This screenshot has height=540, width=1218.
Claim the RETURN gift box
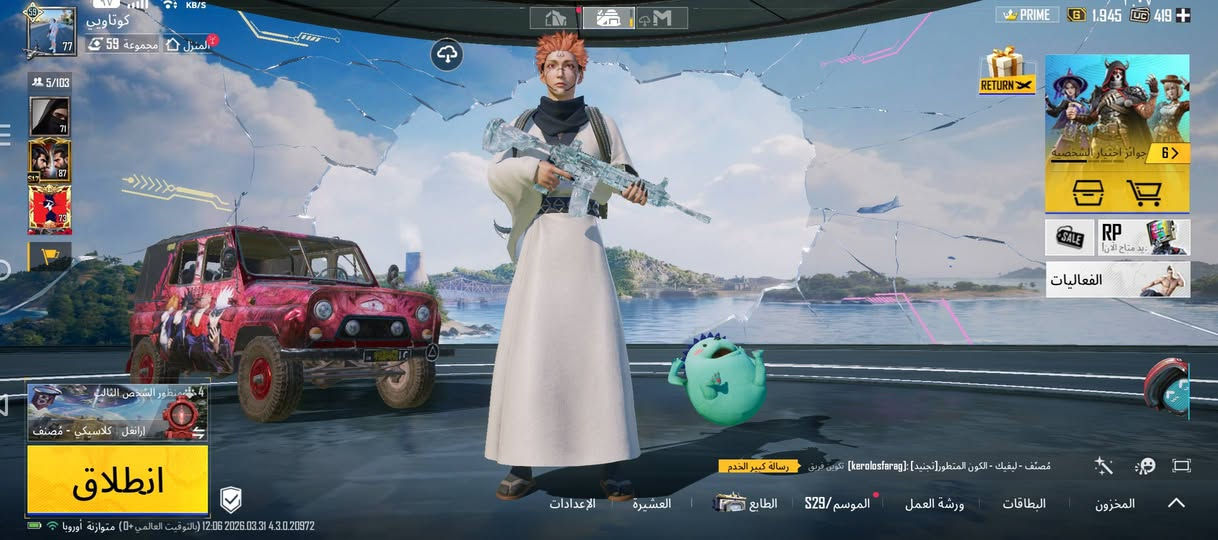1006,70
